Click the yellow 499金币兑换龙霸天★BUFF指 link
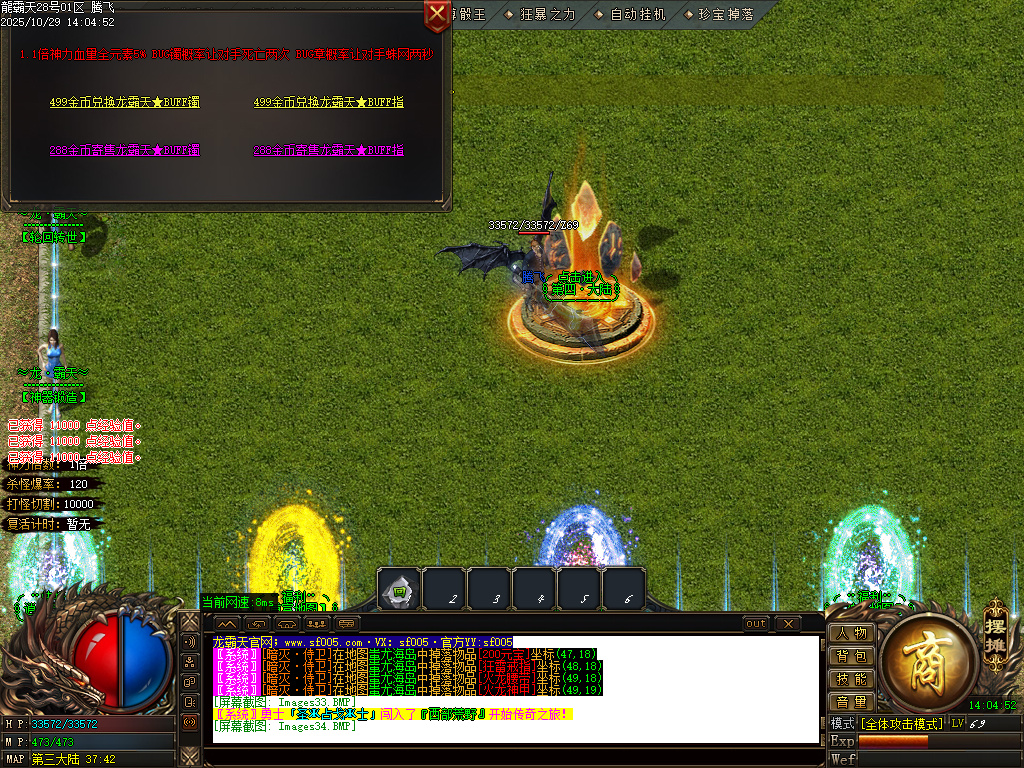This screenshot has width=1024, height=768. (328, 102)
